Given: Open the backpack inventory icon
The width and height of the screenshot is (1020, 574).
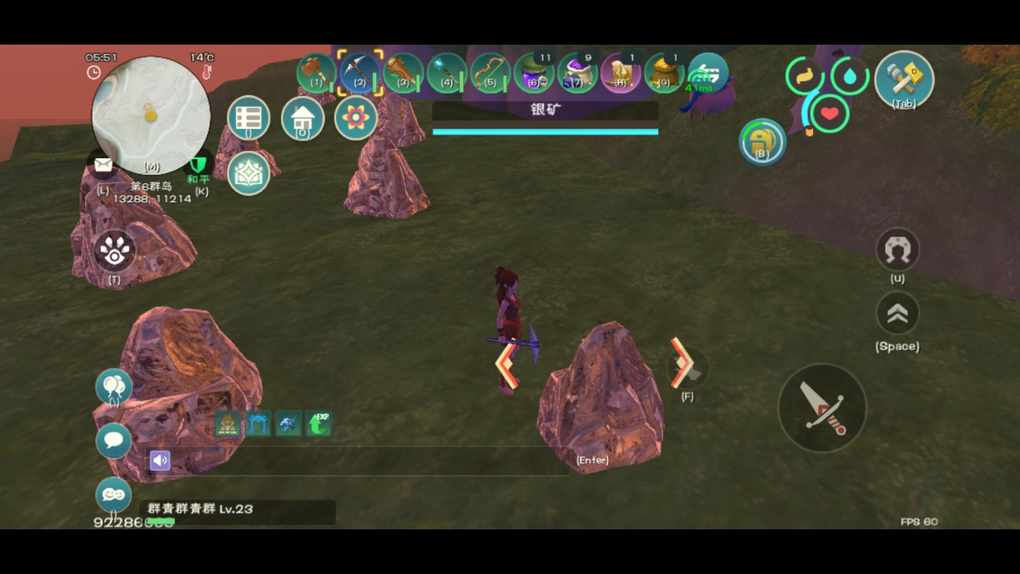Looking at the screenshot, I should [762, 141].
